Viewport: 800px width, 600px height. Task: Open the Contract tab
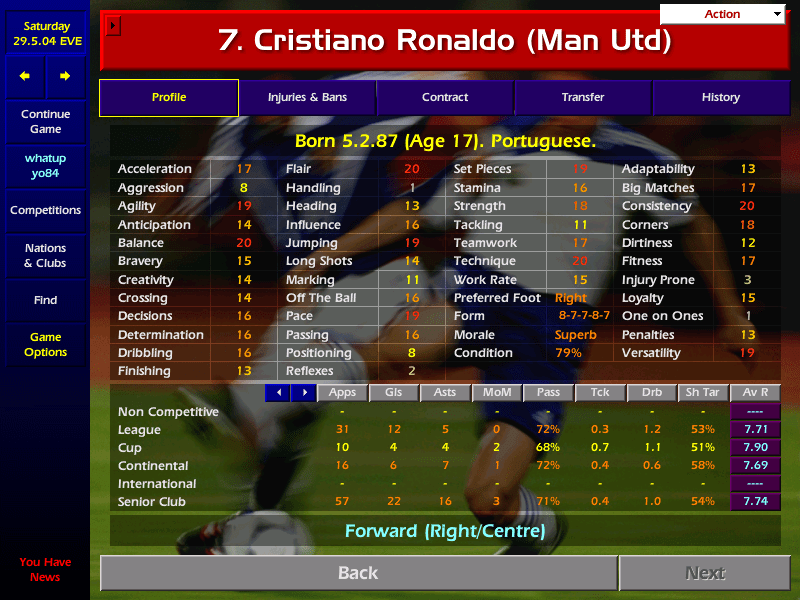(445, 97)
